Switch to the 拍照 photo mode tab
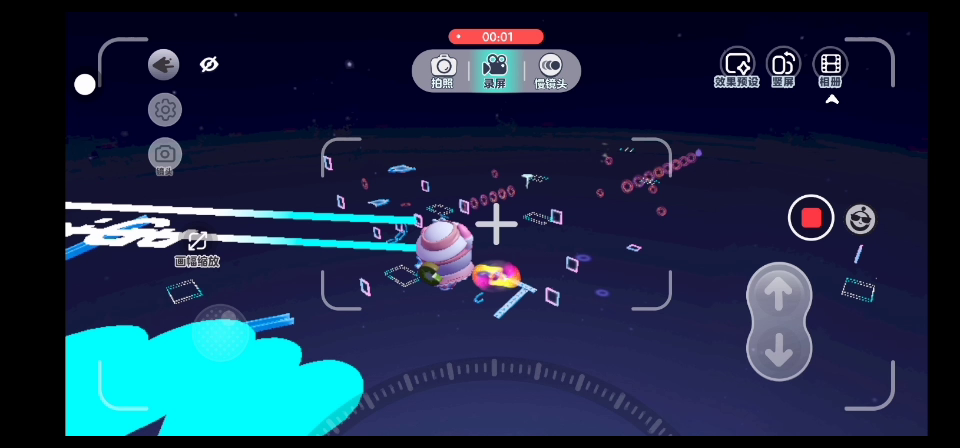 coord(443,70)
